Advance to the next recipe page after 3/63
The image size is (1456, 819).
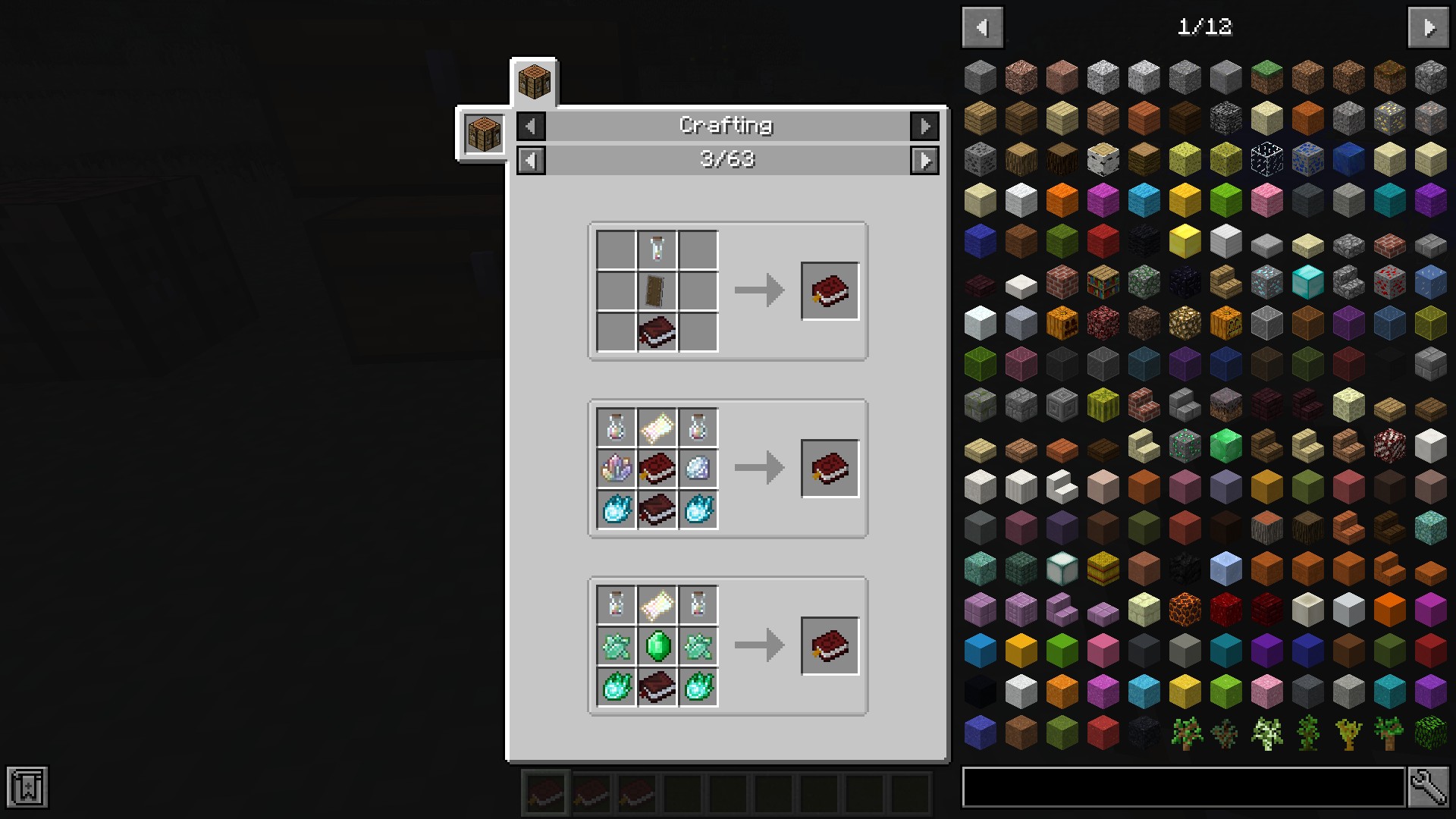(x=924, y=160)
